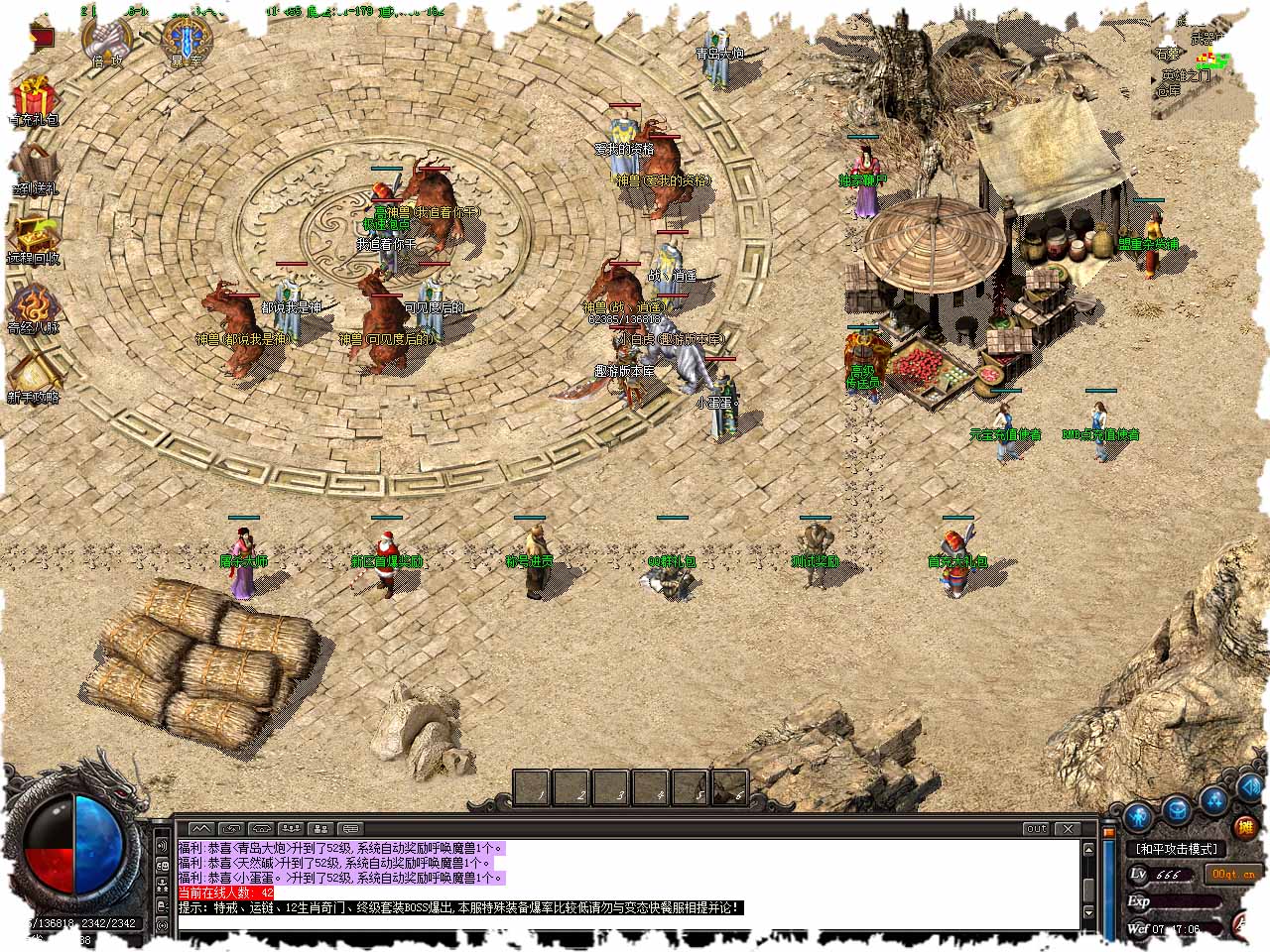Viewport: 1270px width, 952px height.
Task: Click the red flag icon at top-left
Action: pos(42,38)
